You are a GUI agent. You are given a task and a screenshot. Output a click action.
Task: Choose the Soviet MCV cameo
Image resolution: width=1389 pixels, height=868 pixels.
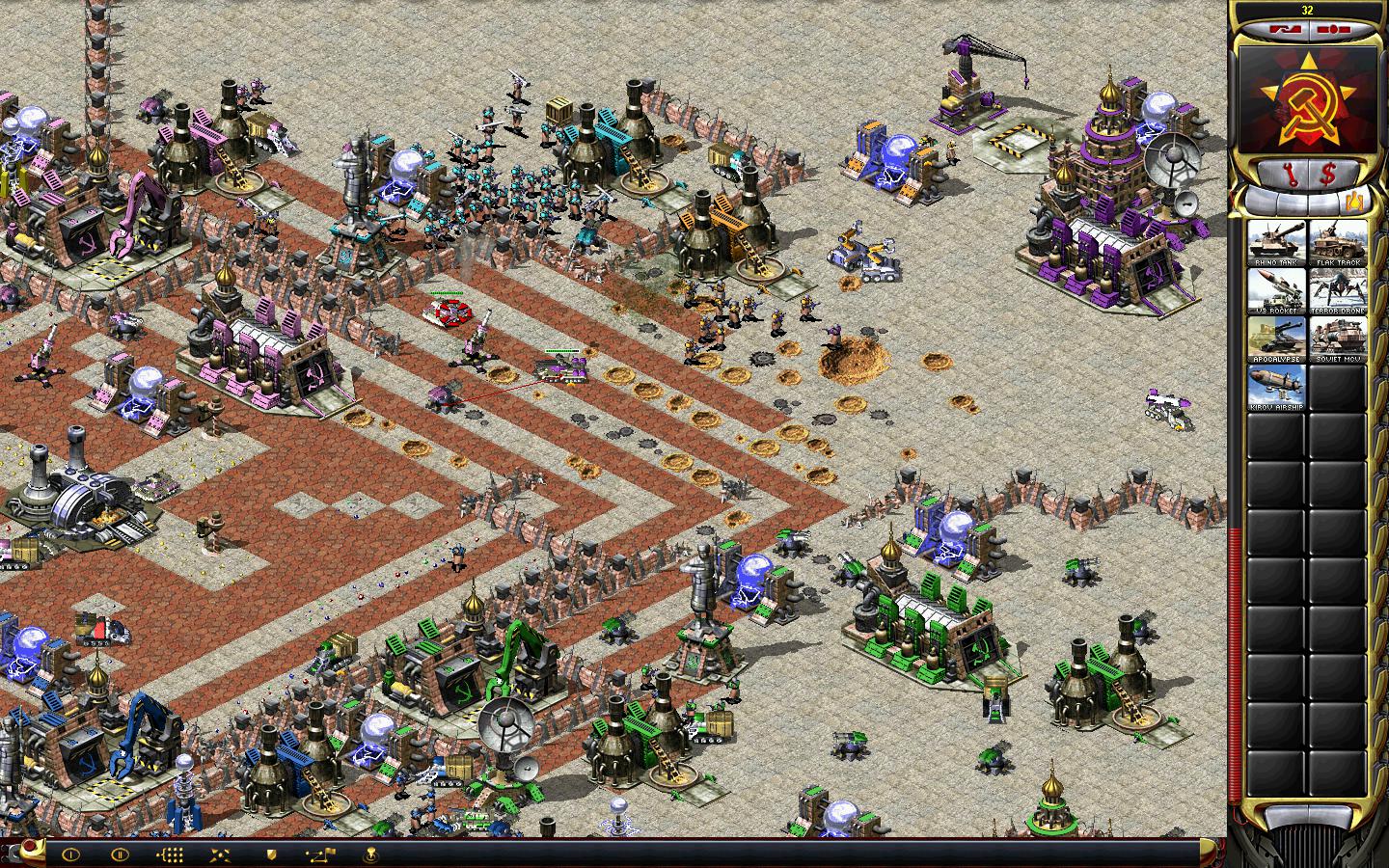(x=1336, y=339)
